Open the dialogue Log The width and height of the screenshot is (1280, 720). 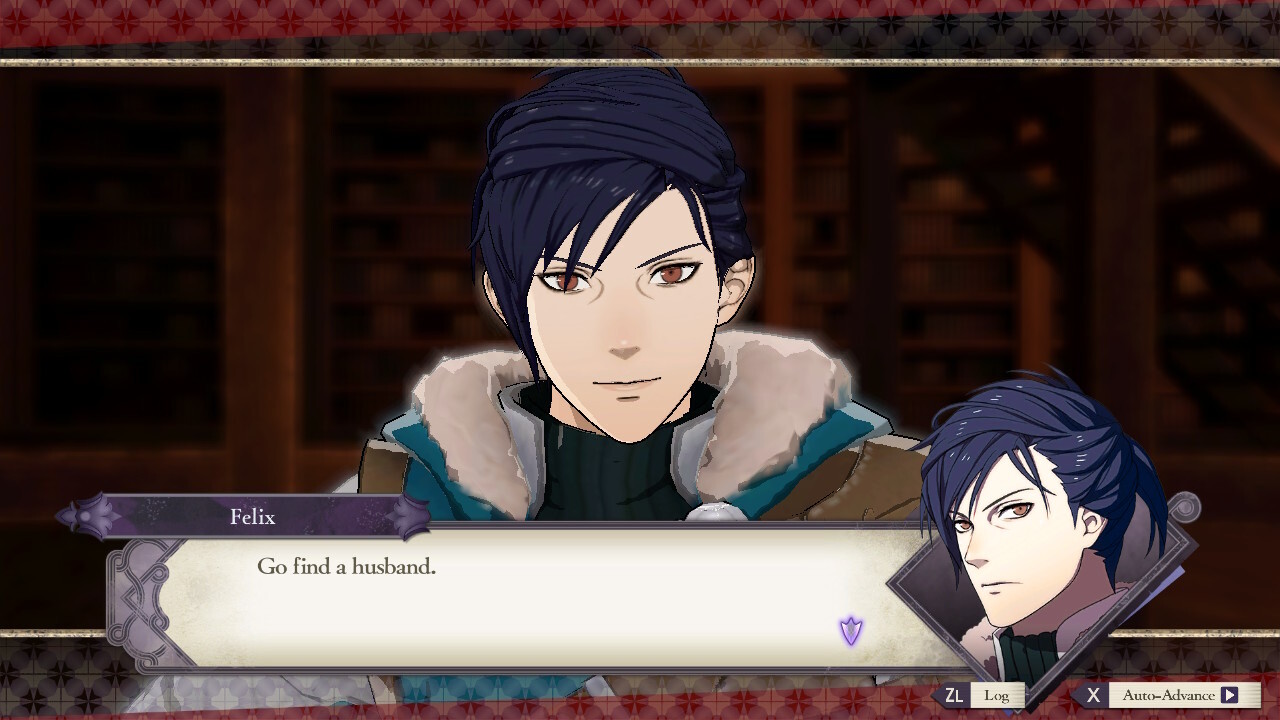pos(996,695)
